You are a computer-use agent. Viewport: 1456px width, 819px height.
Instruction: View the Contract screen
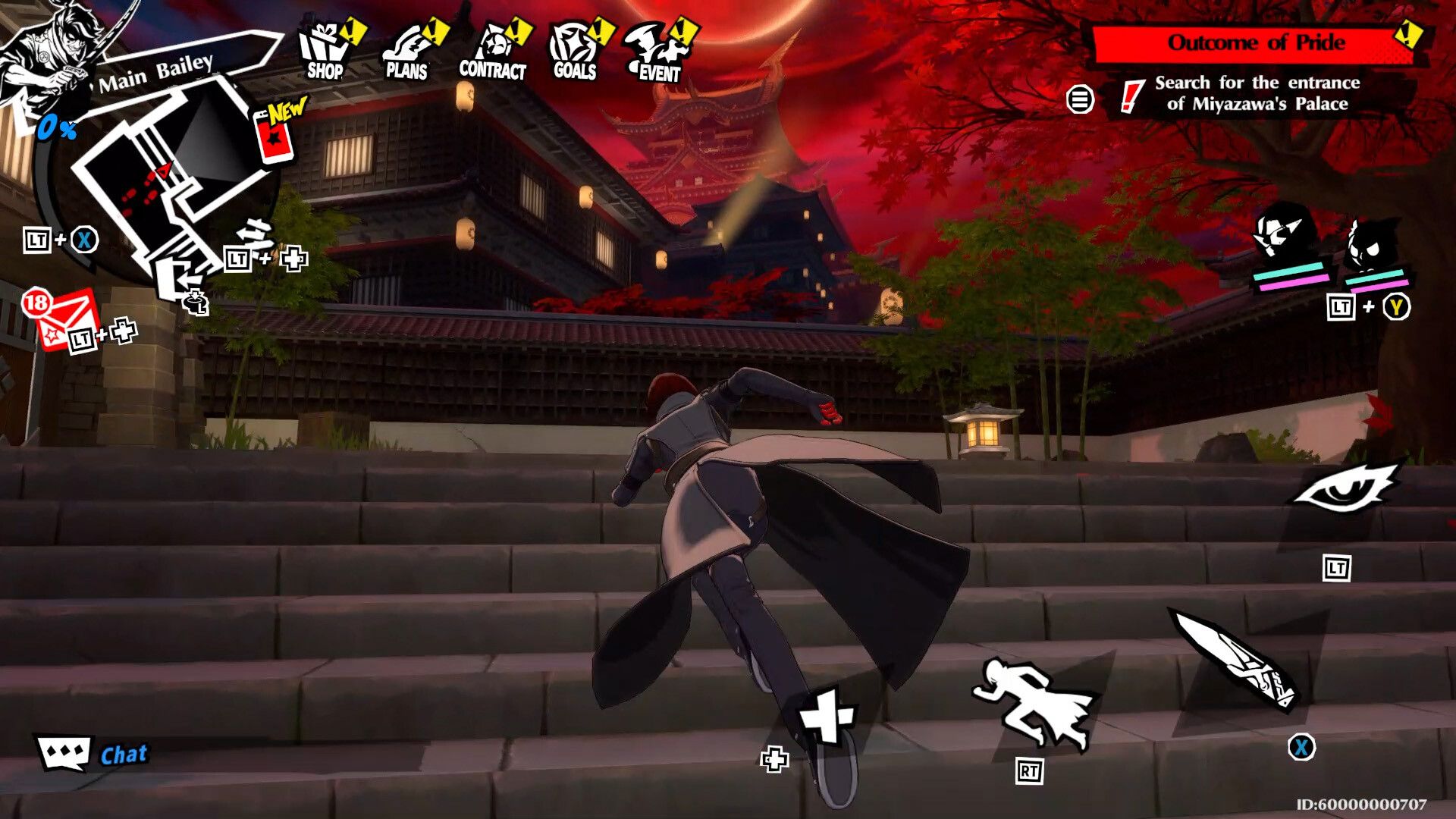point(494,53)
